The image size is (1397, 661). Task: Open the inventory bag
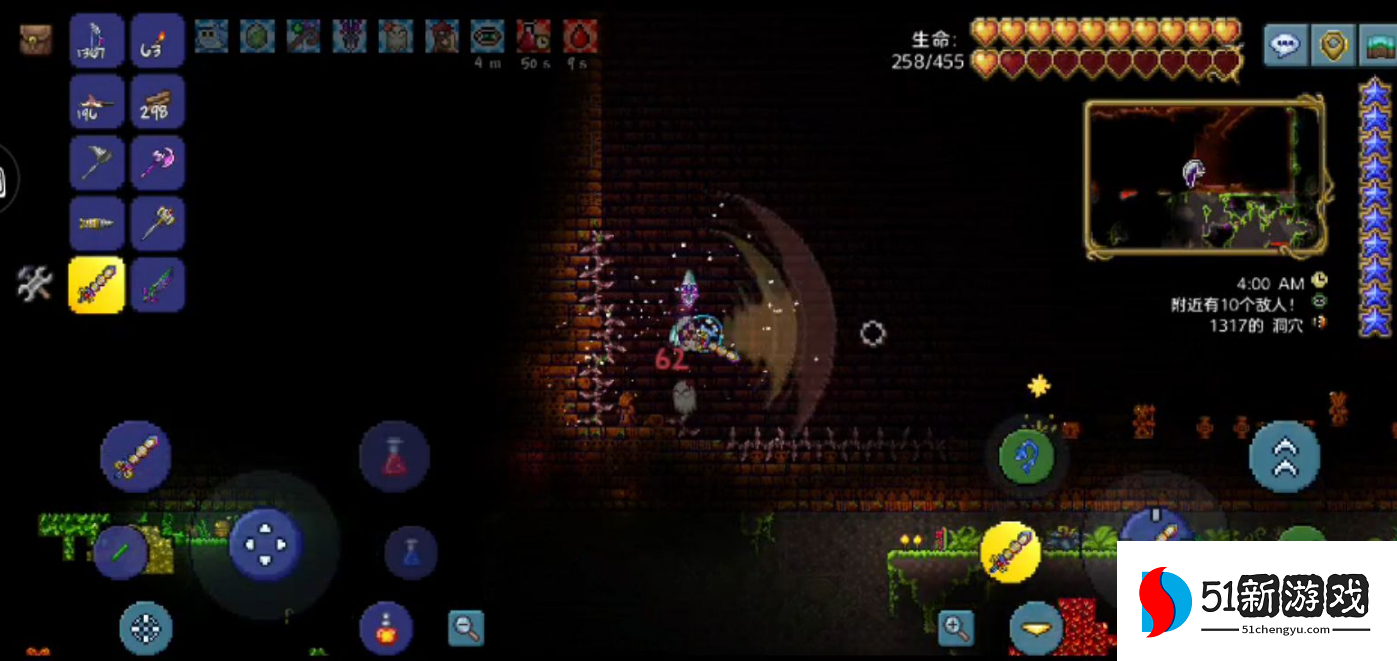pos(36,40)
